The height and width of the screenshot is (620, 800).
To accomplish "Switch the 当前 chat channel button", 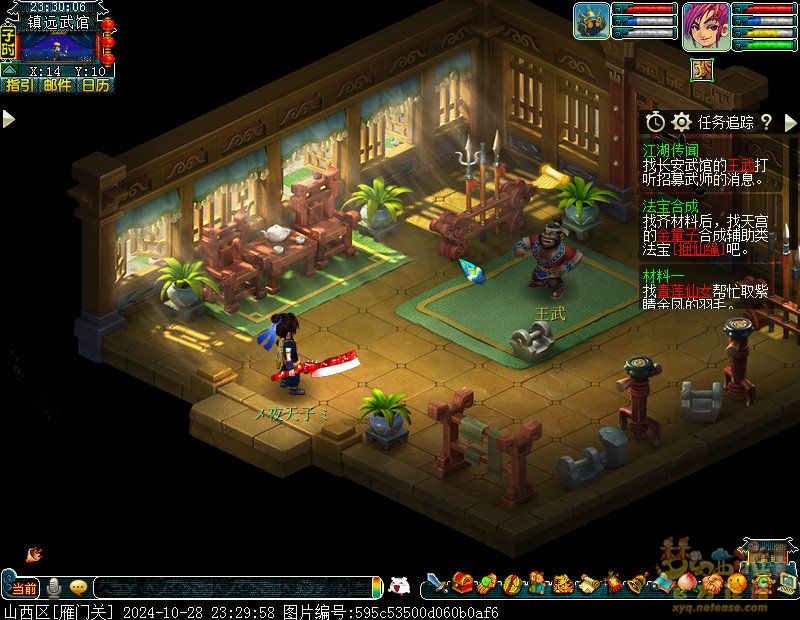I will click(23, 587).
